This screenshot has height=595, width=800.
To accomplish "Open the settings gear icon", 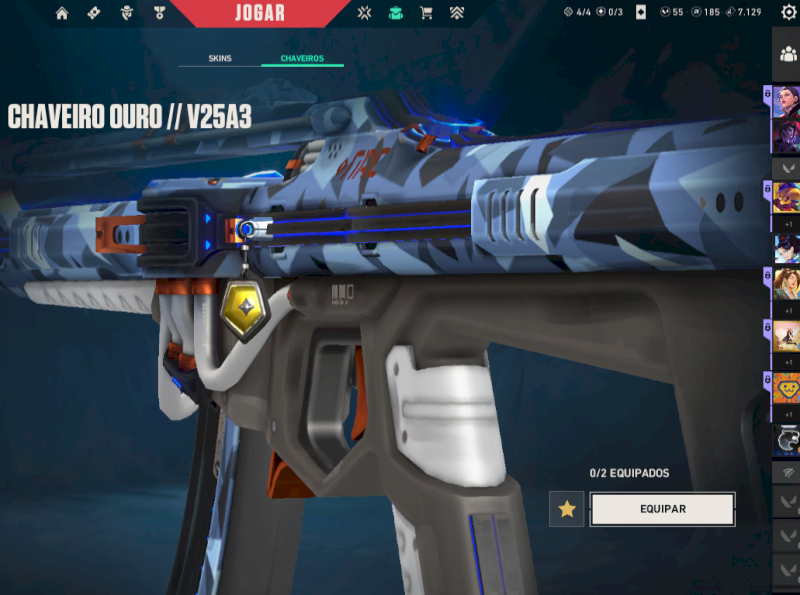I will point(788,12).
